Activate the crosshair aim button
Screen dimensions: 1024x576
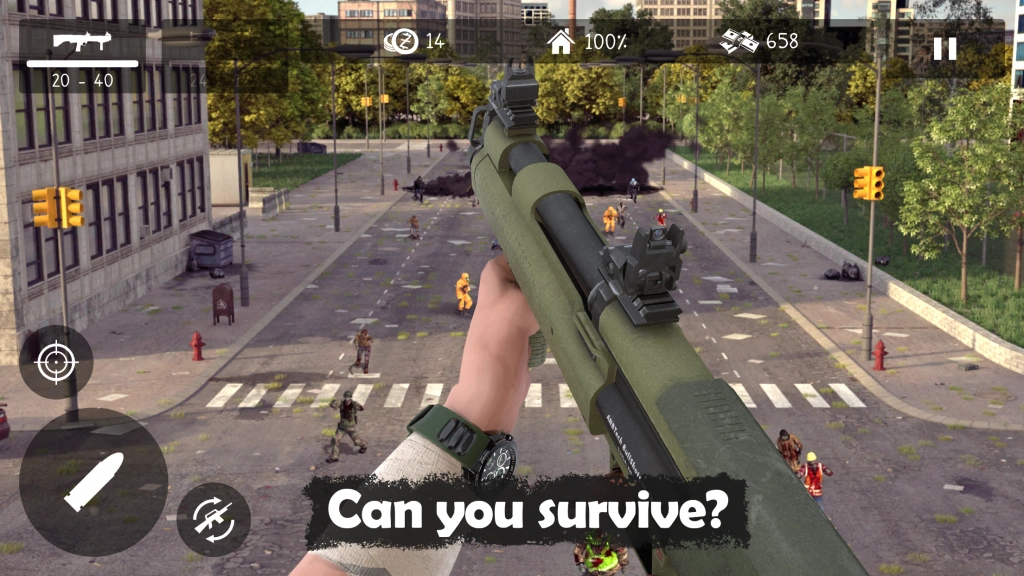point(56,362)
